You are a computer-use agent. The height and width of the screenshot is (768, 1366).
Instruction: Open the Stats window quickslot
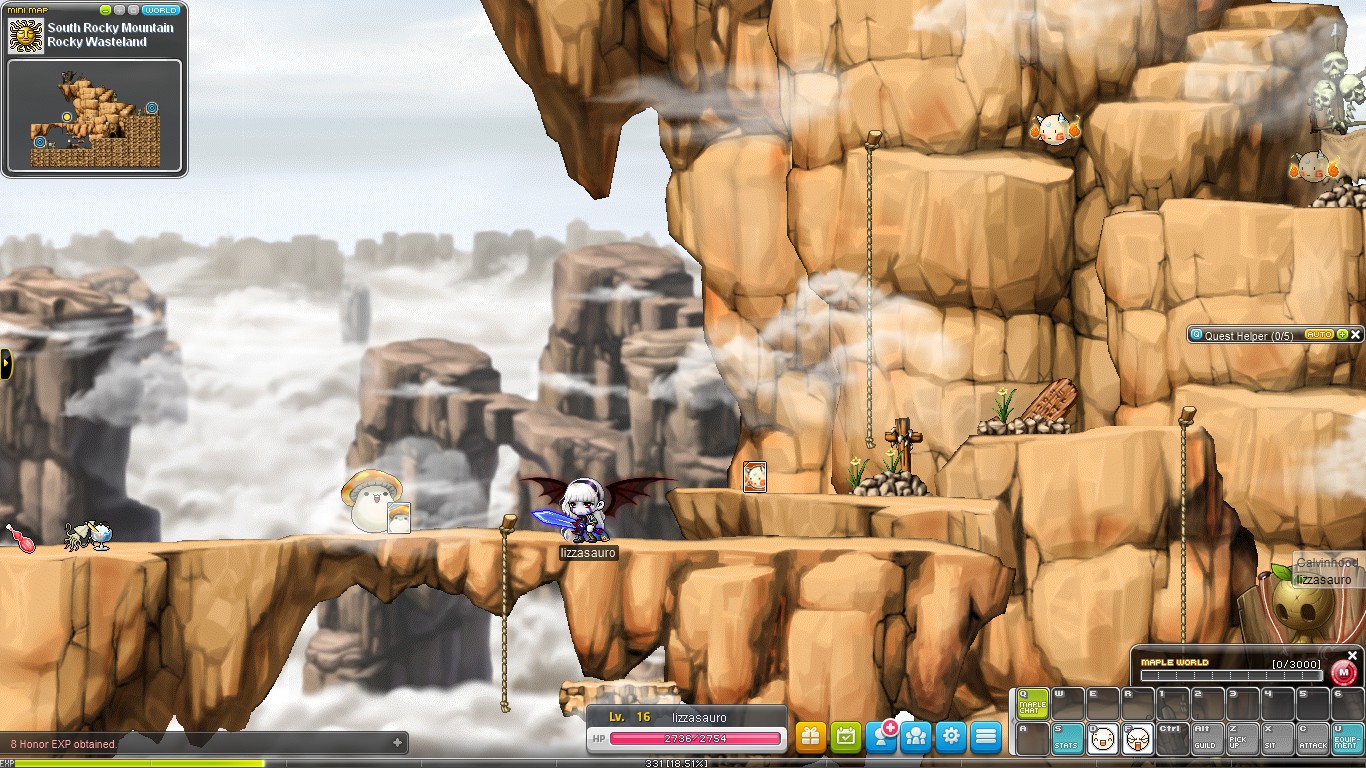click(1068, 738)
